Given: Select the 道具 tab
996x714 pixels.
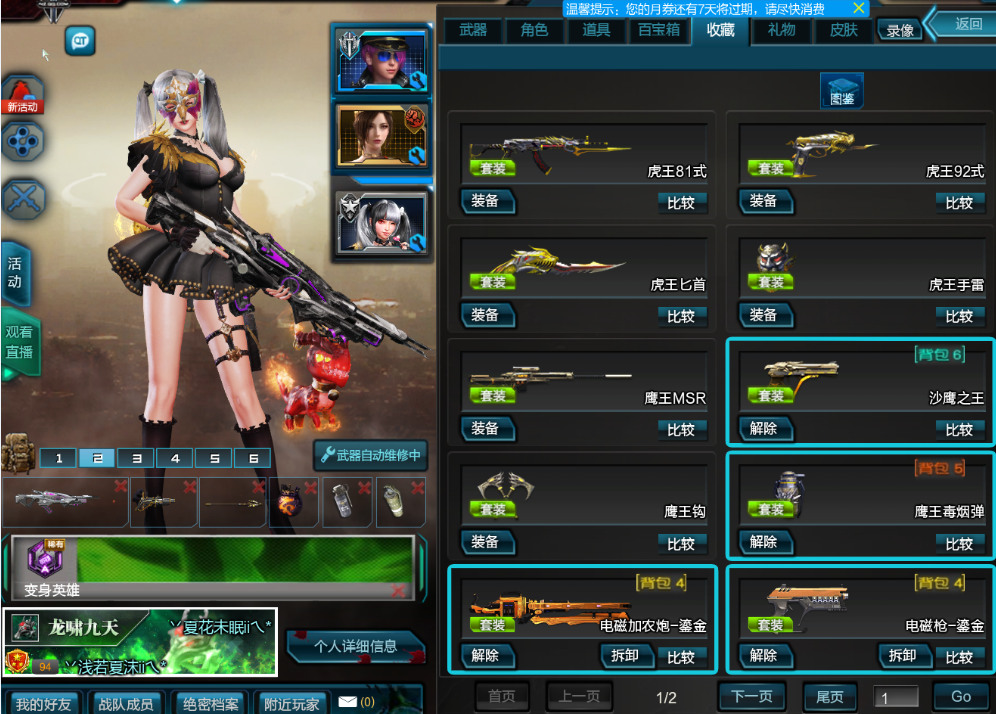Looking at the screenshot, I should pyautogui.click(x=596, y=30).
